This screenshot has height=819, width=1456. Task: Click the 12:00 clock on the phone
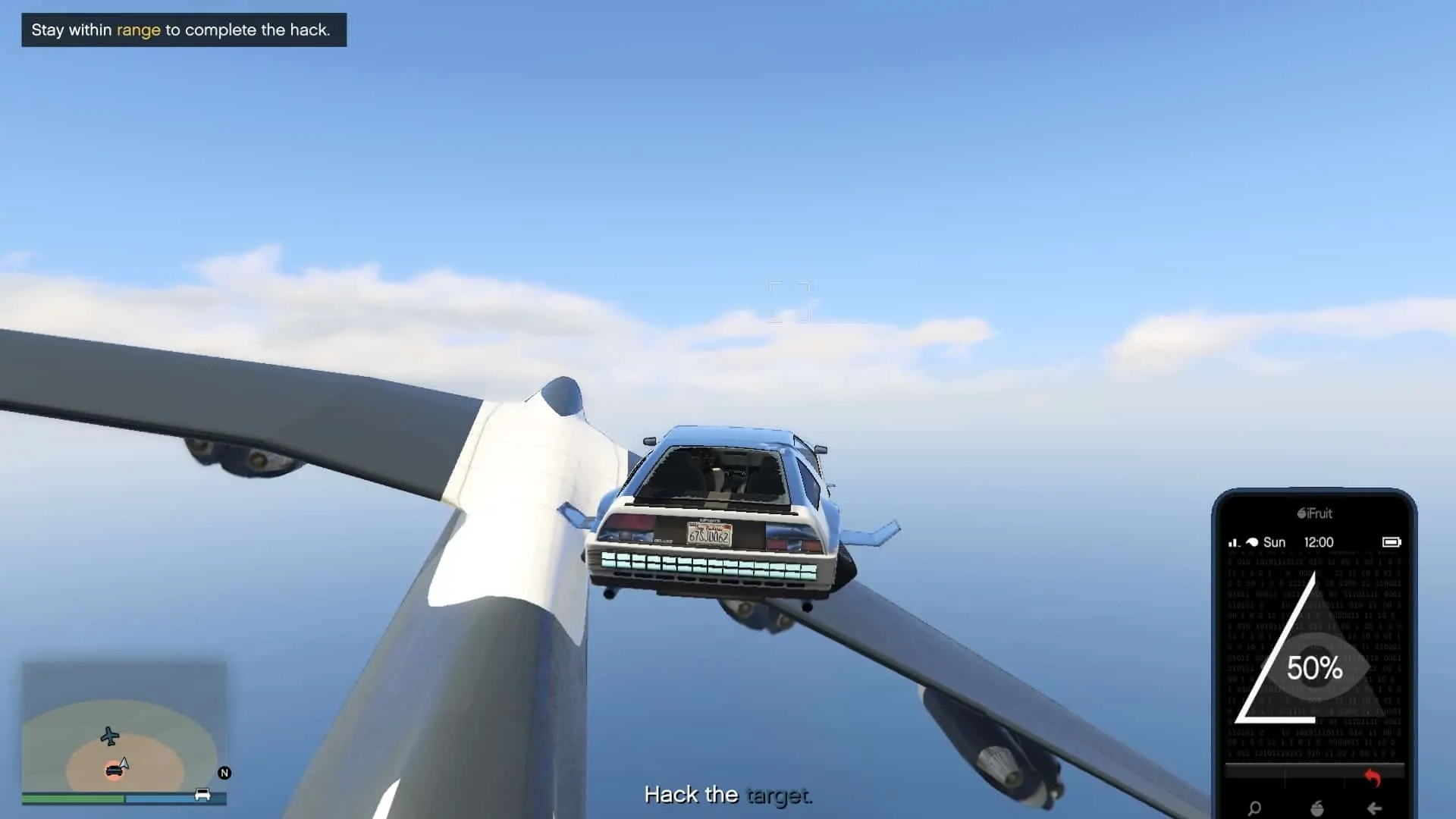pos(1319,542)
